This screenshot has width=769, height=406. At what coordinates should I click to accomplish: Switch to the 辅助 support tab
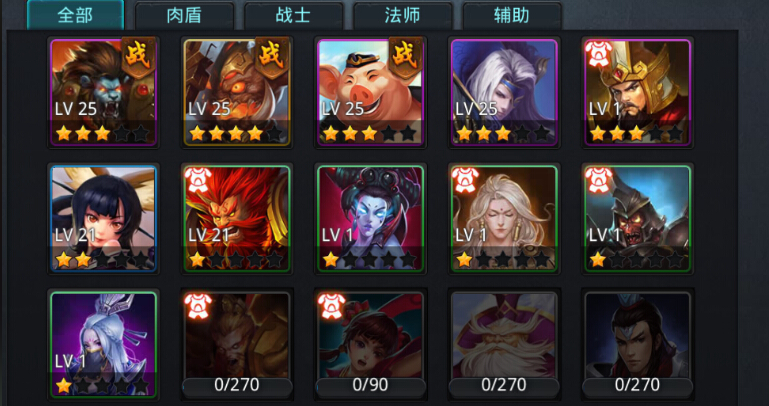coord(511,15)
